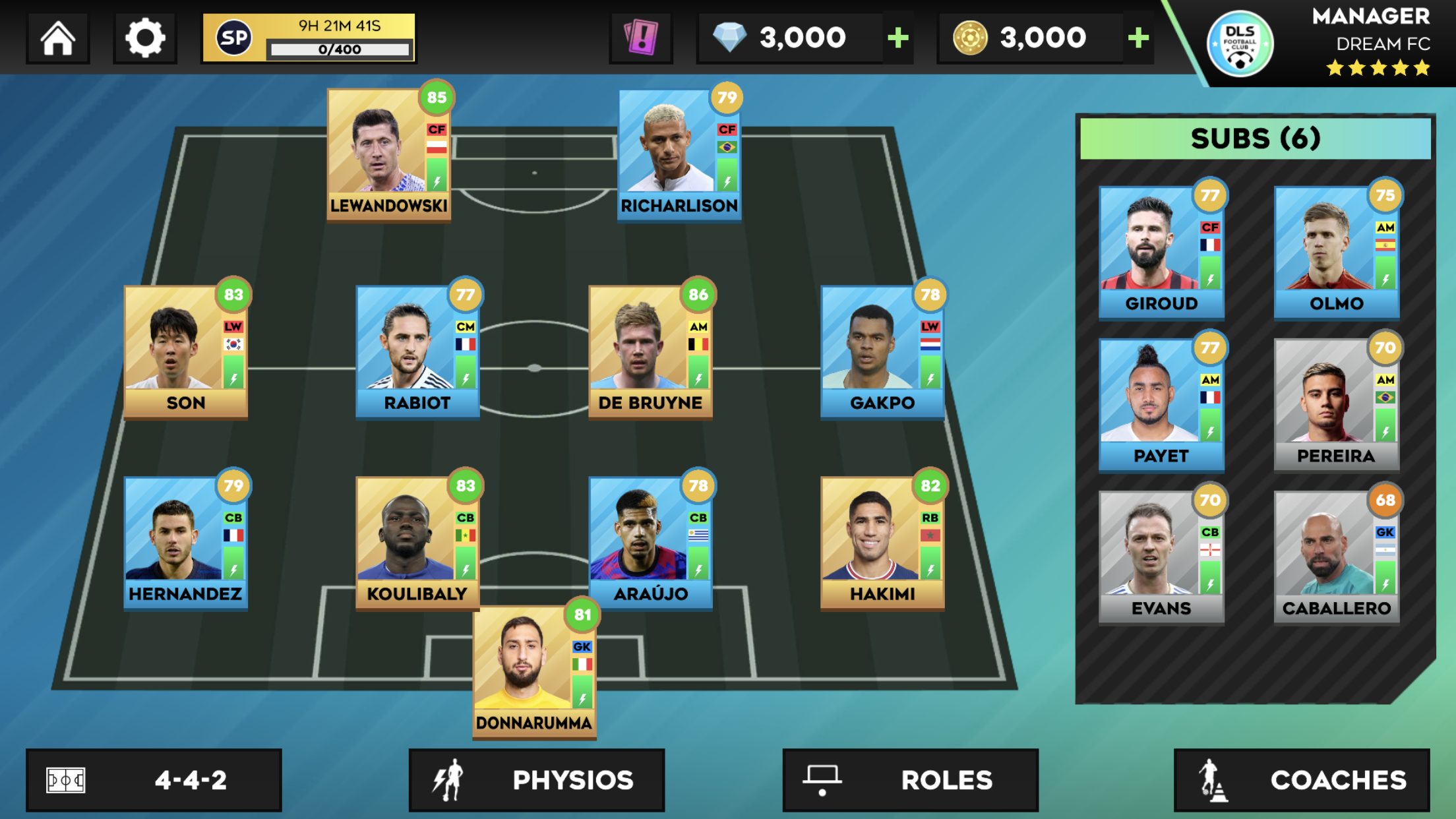Tap the SP experience badge
The width and height of the screenshot is (1456, 819).
point(234,38)
